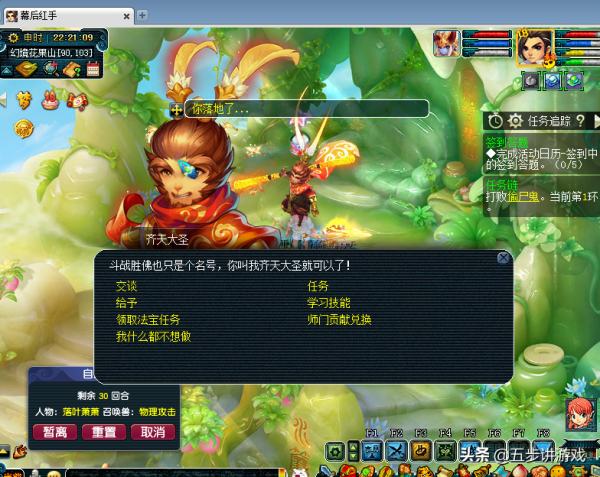Select the 任务 dialogue option

click(x=318, y=286)
